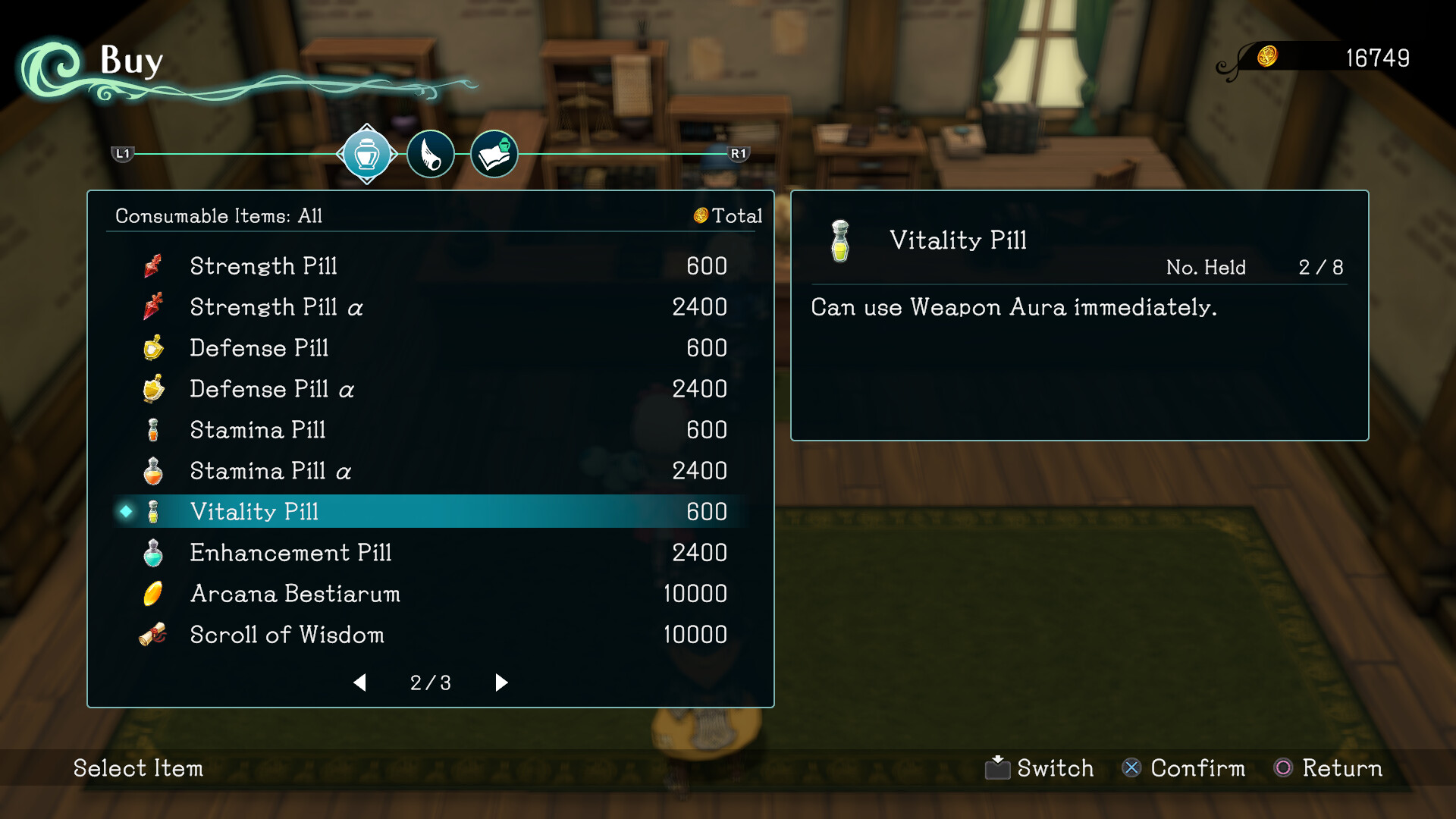Open the wing category tab icon

[x=430, y=154]
